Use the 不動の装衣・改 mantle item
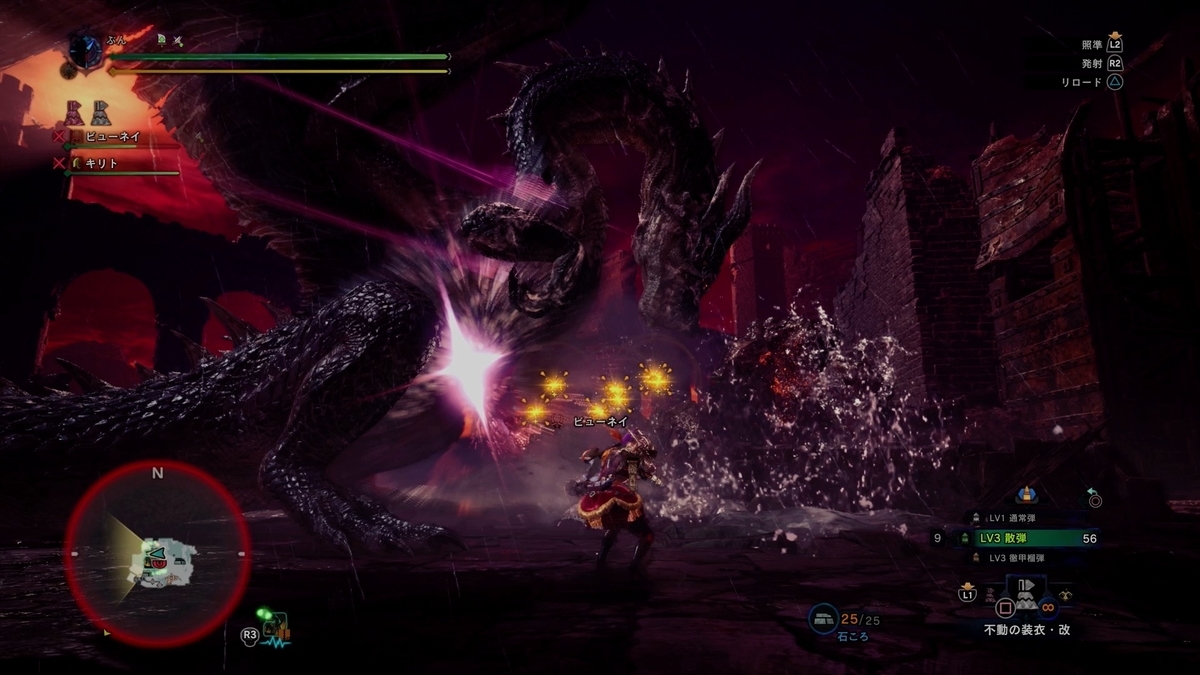 point(1026,598)
